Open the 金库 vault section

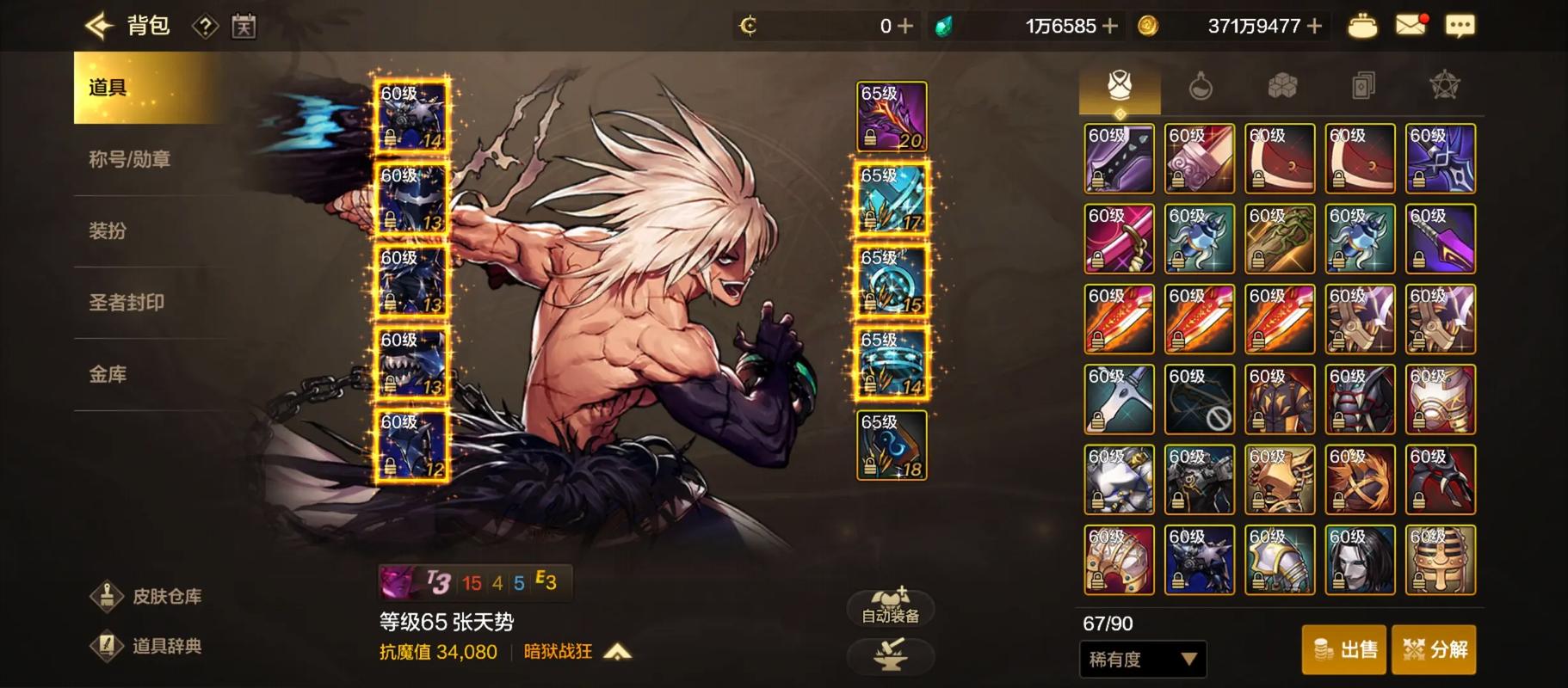pyautogui.click(x=108, y=374)
